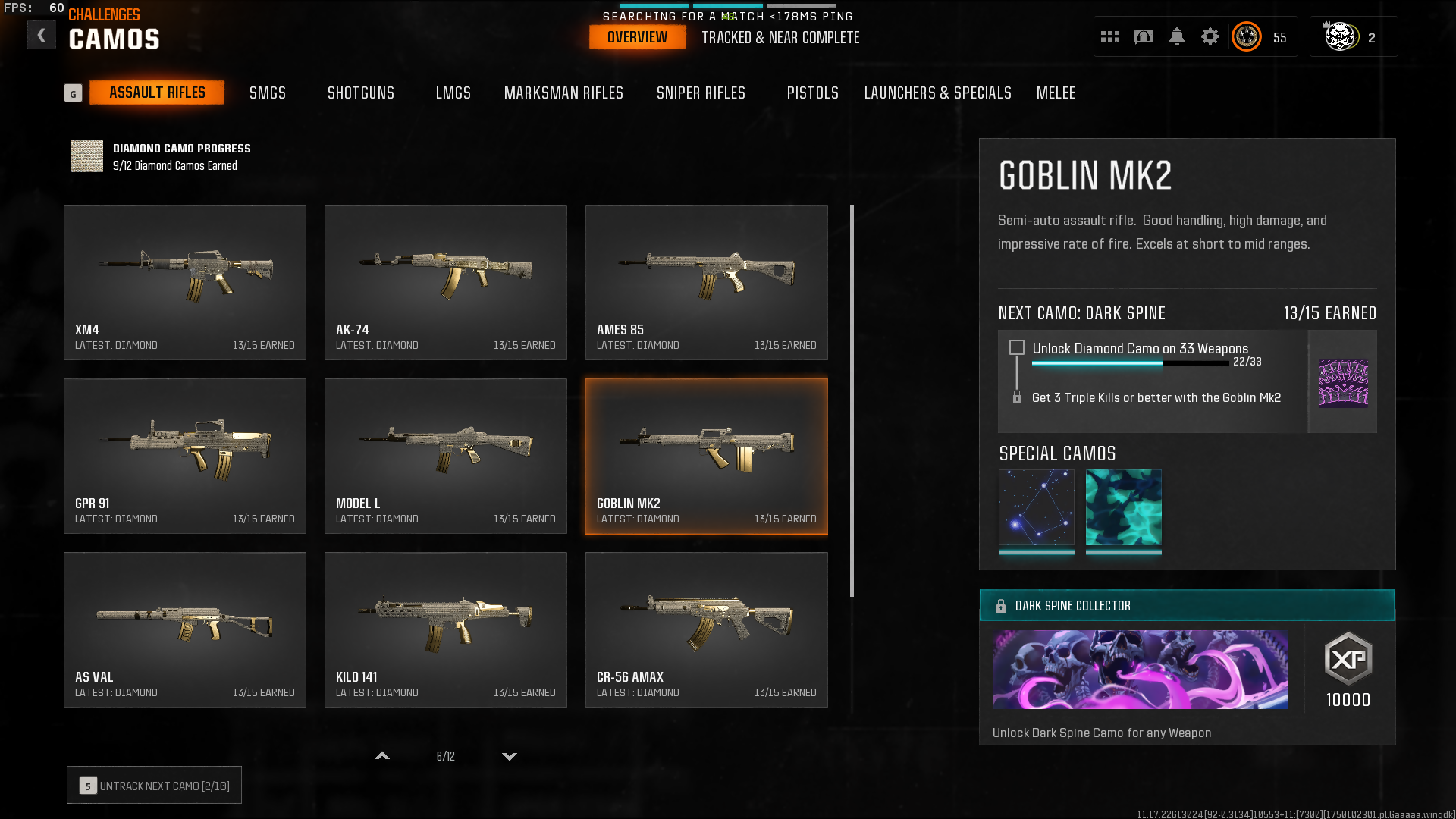Select the Overview tab
The height and width of the screenshot is (819, 1456).
637,37
